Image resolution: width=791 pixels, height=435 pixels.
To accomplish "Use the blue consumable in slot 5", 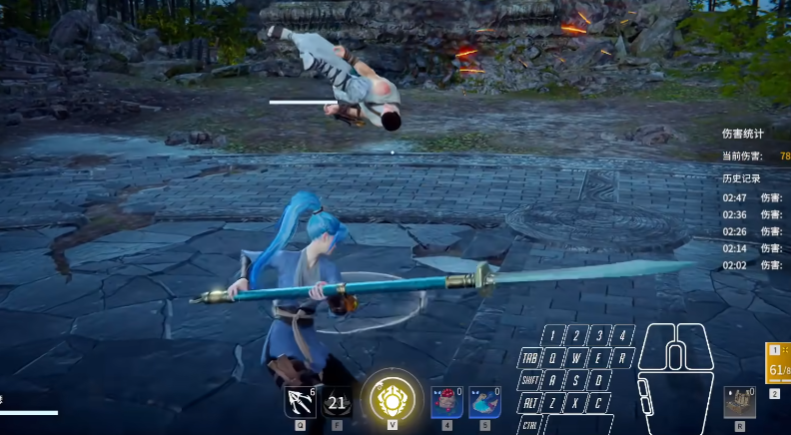I will point(484,402).
